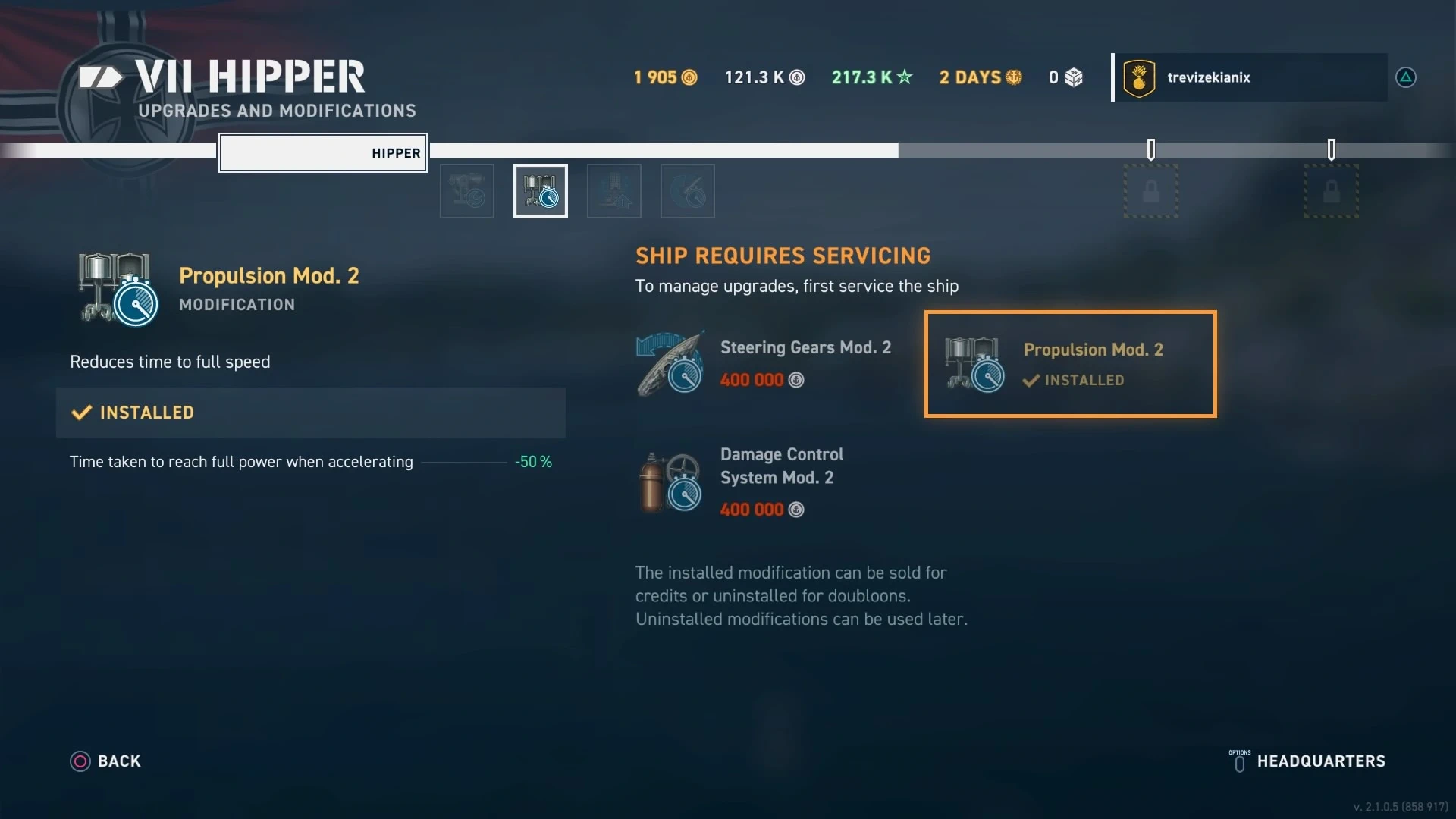Select the HIPPER ship tab
The width and height of the screenshot is (1456, 819).
click(x=323, y=153)
